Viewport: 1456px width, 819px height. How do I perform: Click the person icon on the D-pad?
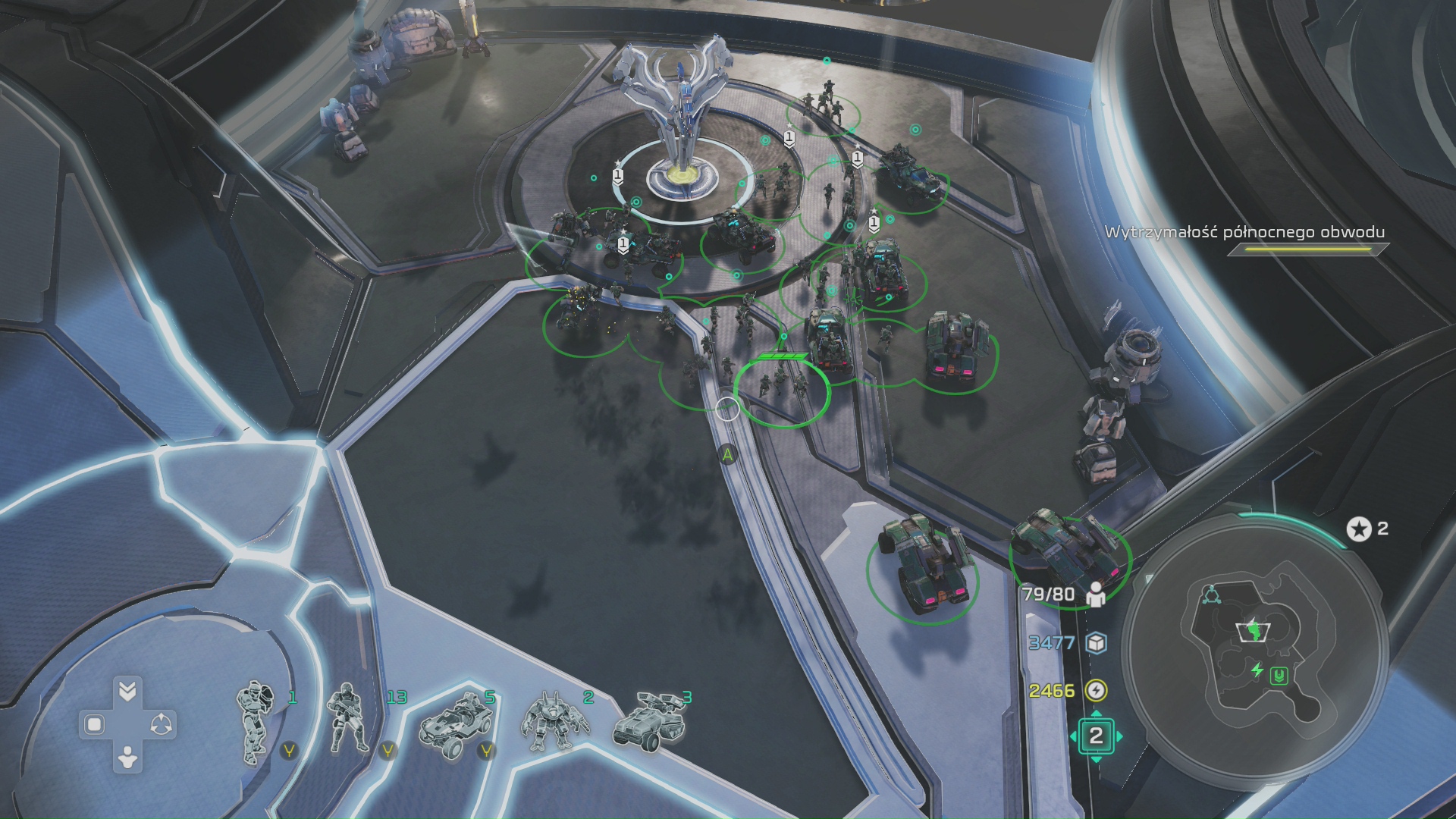[127, 757]
